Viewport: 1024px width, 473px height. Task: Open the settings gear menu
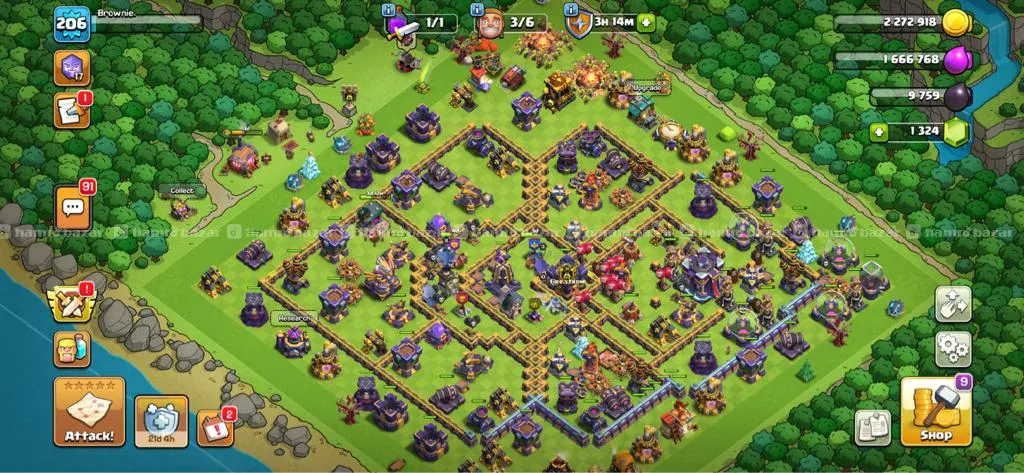pos(953,349)
